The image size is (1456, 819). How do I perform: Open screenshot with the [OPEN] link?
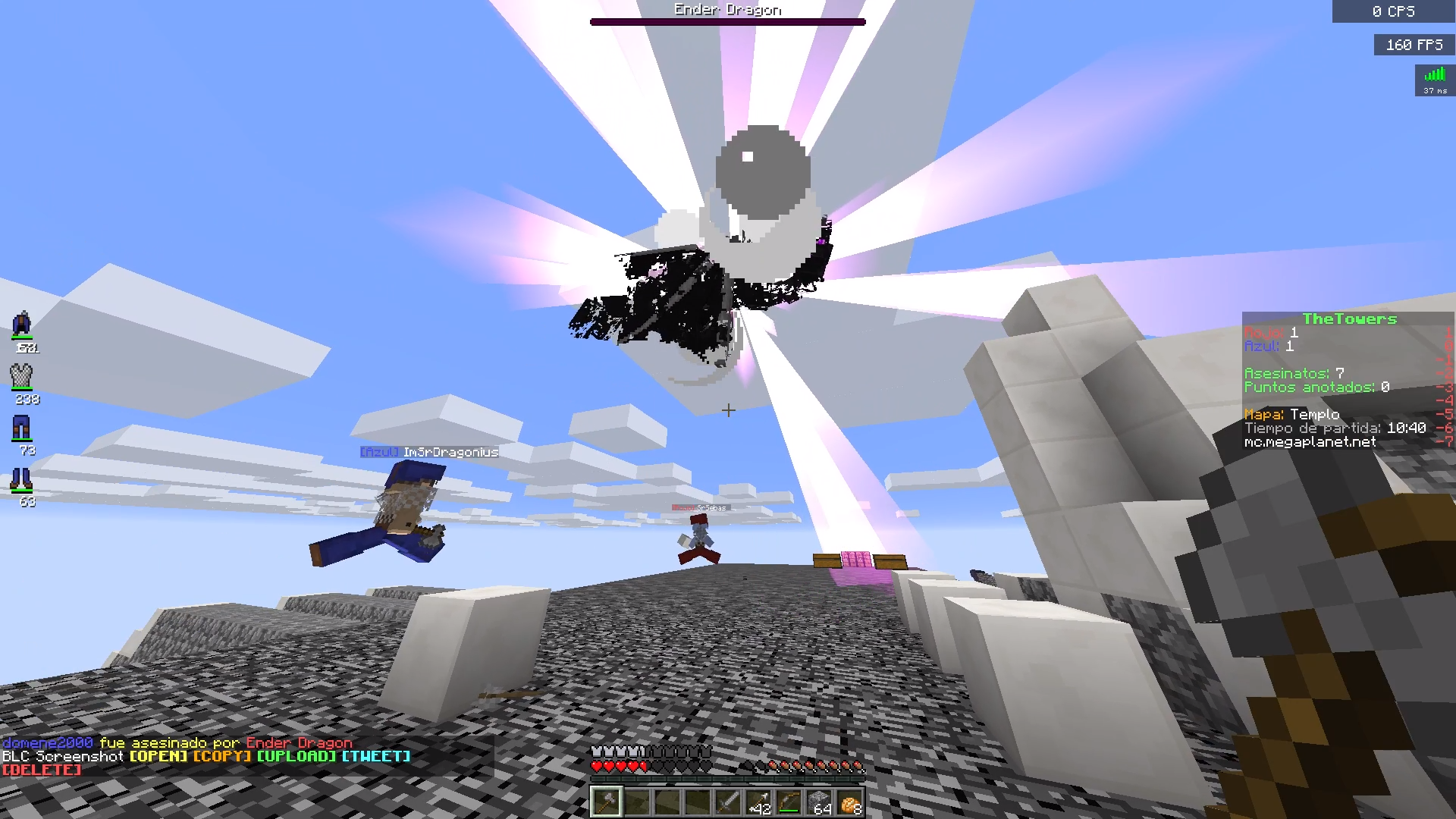(x=158, y=756)
